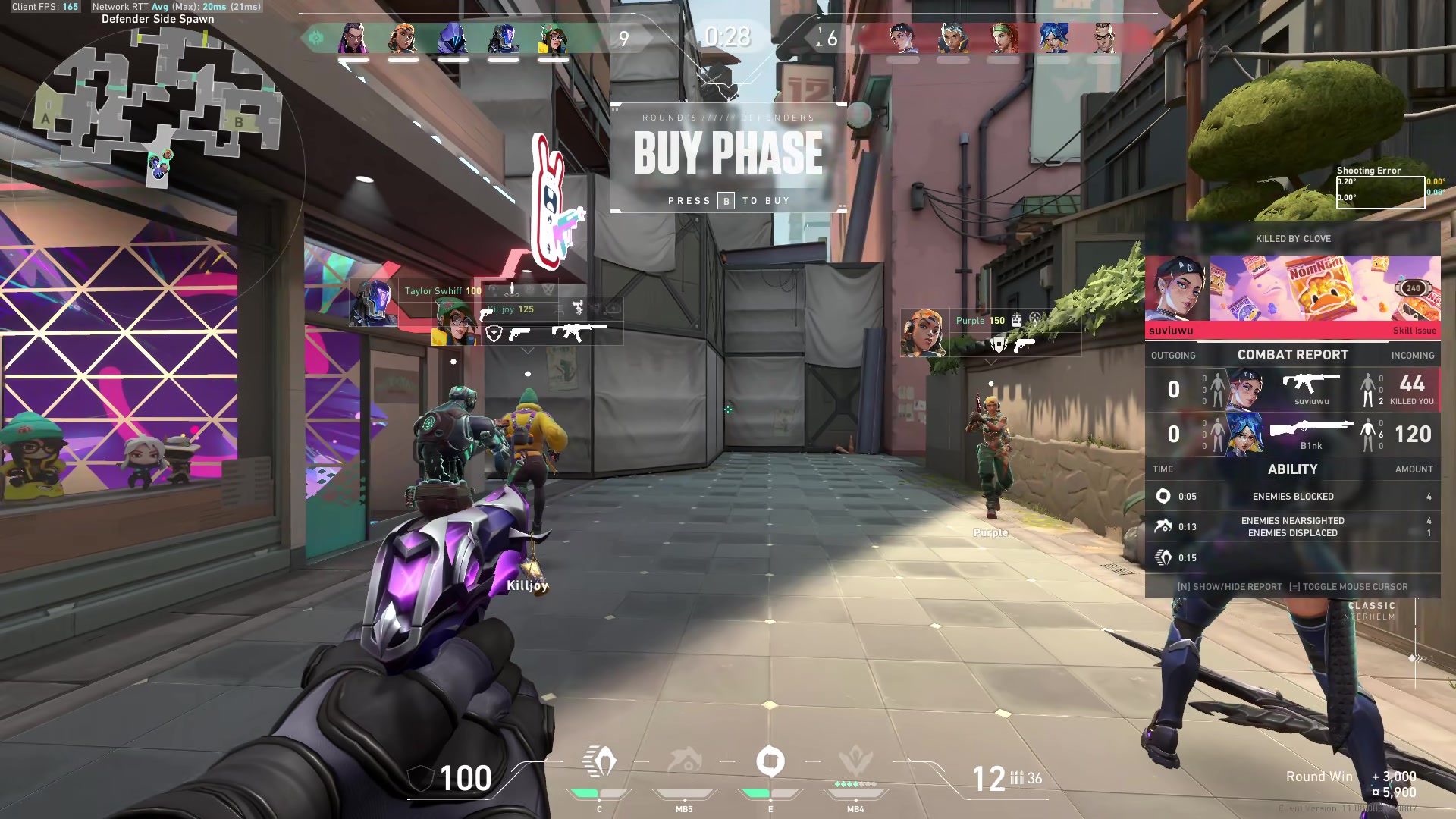
Task: Select the Paranoia ability icon
Action: pyautogui.click(x=684, y=762)
